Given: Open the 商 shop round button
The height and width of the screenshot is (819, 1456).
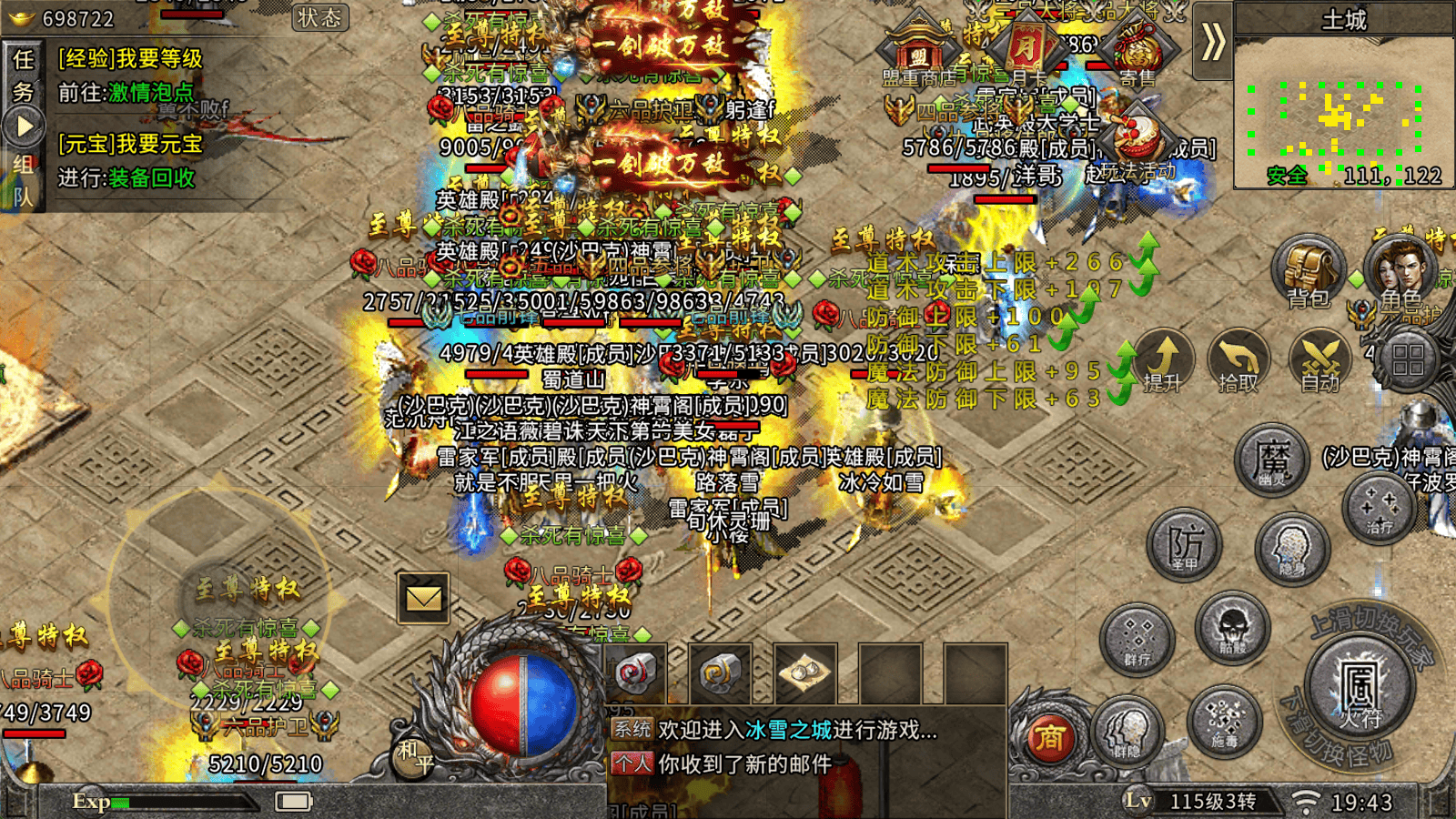Looking at the screenshot, I should point(1048,737).
